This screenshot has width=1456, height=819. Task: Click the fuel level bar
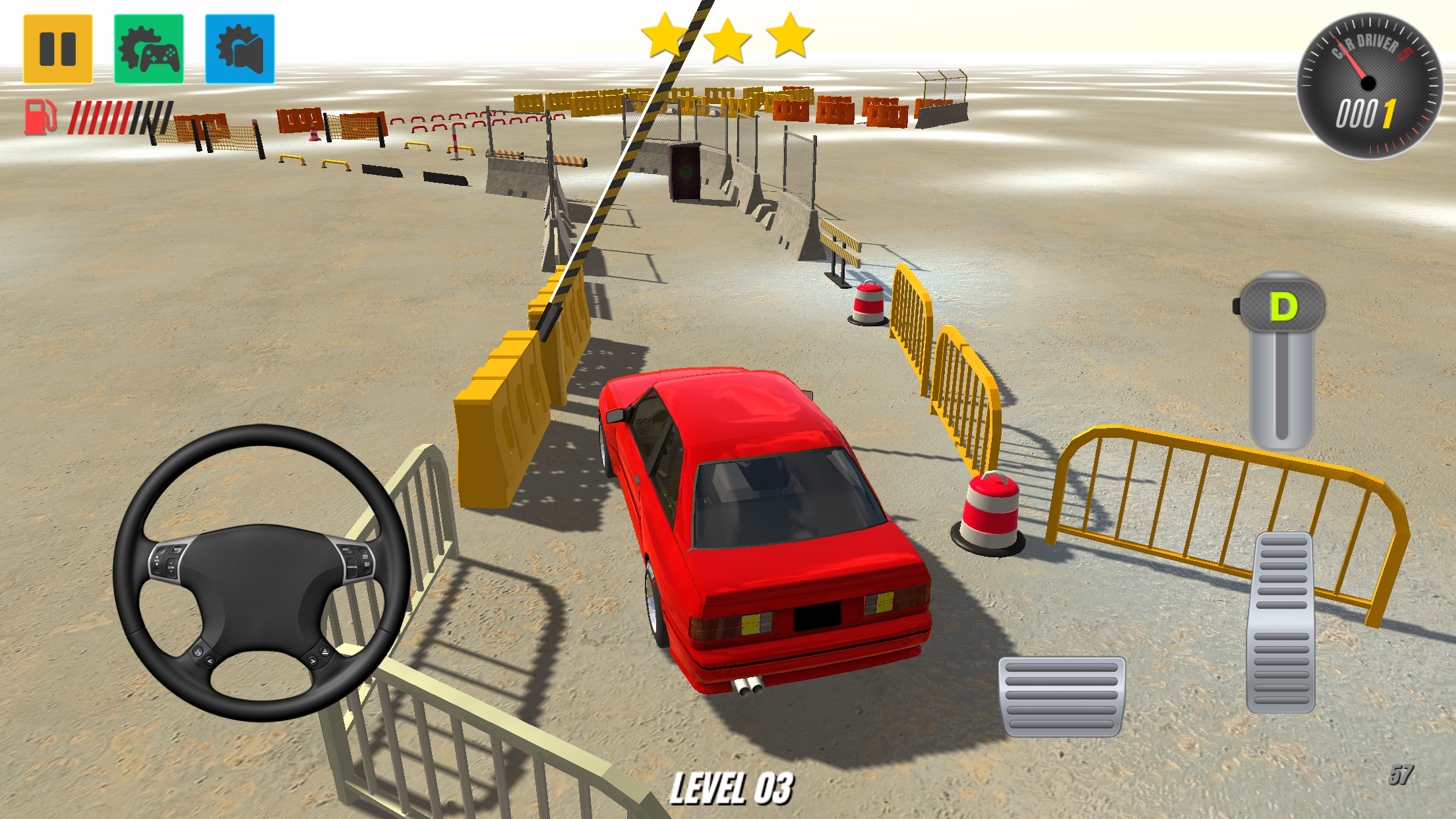click(x=122, y=116)
